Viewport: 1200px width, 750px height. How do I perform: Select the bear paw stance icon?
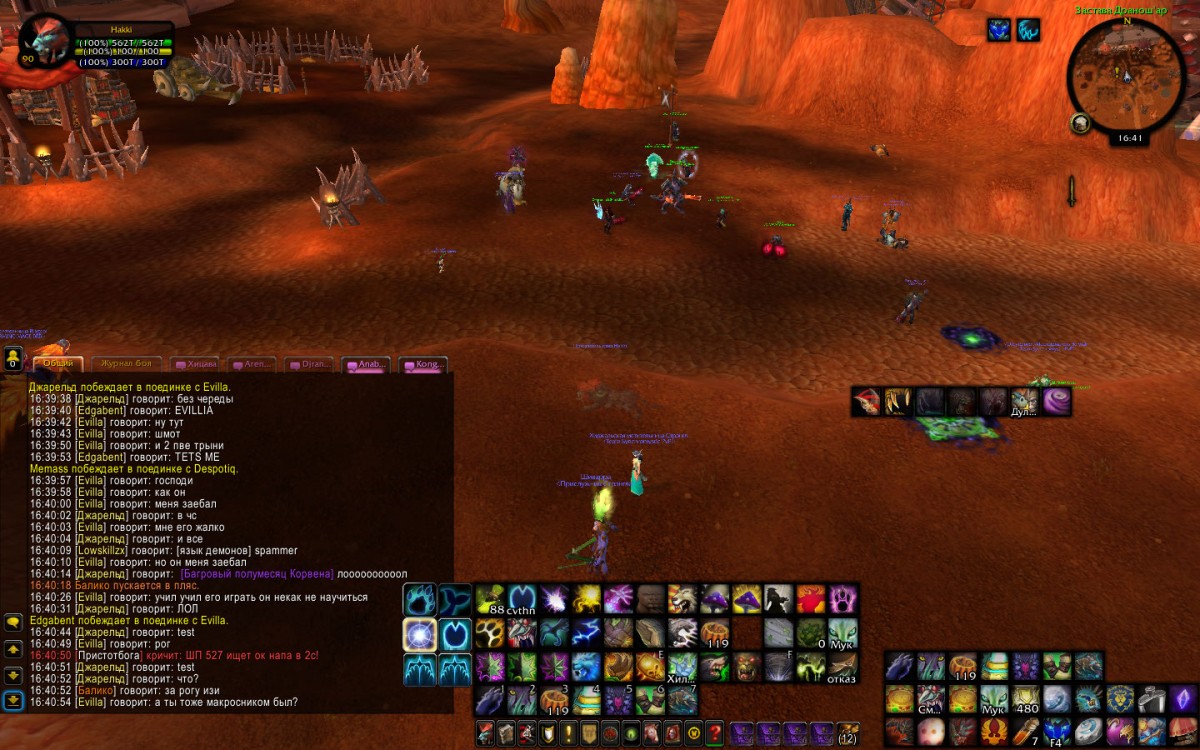pyautogui.click(x=421, y=600)
